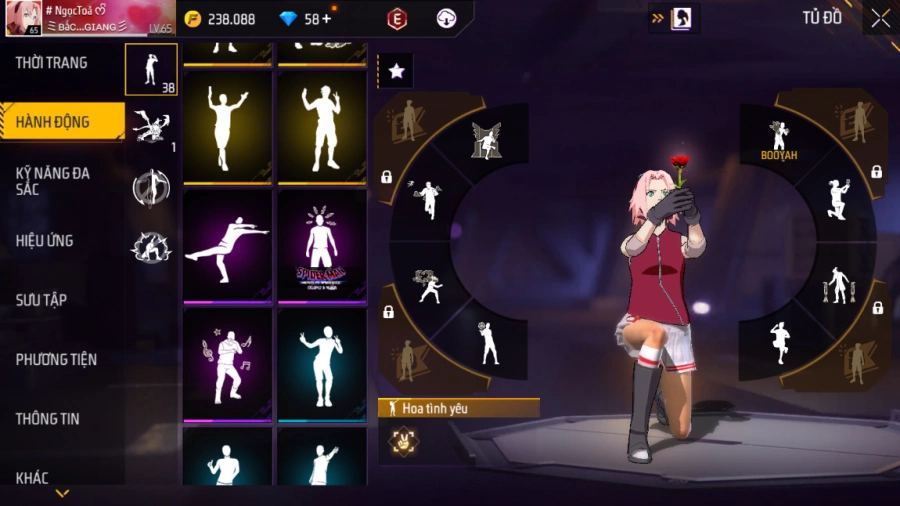Select the music notes dance emote

tap(227, 363)
